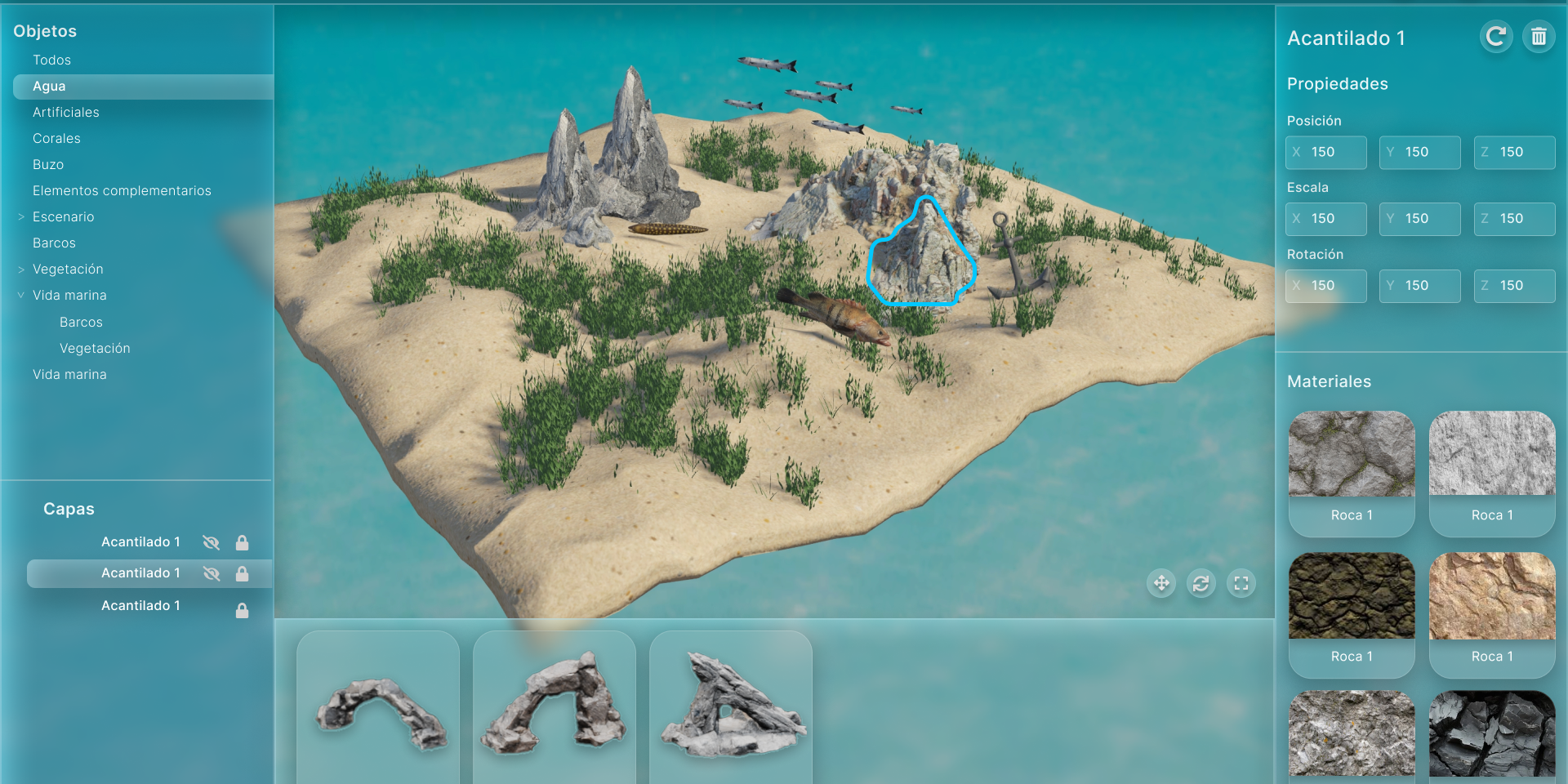Choose the orange-tan rock material thumbnail
This screenshot has width=1568, height=784.
click(x=1492, y=596)
